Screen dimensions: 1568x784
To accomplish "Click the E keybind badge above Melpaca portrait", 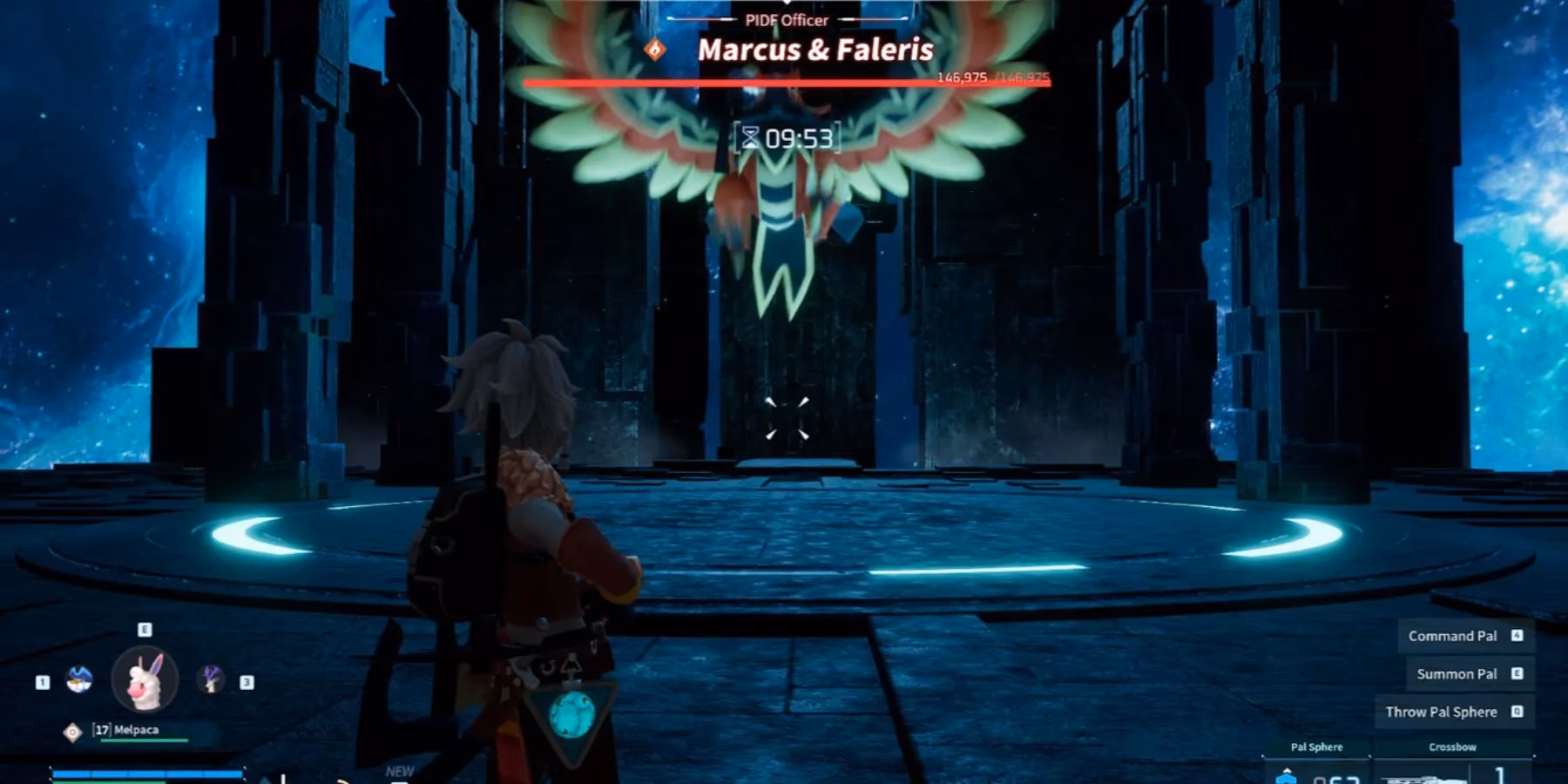I will pos(145,629).
